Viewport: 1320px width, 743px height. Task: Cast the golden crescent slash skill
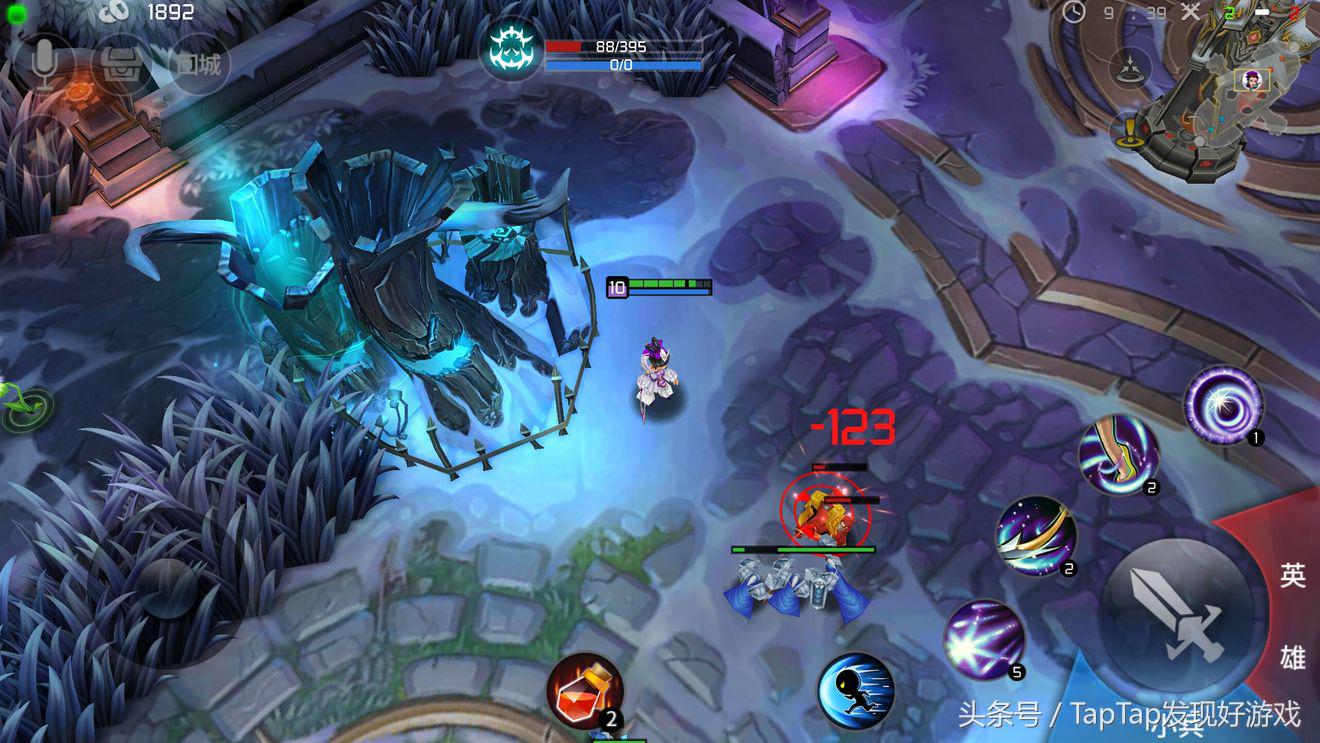(x=1036, y=536)
